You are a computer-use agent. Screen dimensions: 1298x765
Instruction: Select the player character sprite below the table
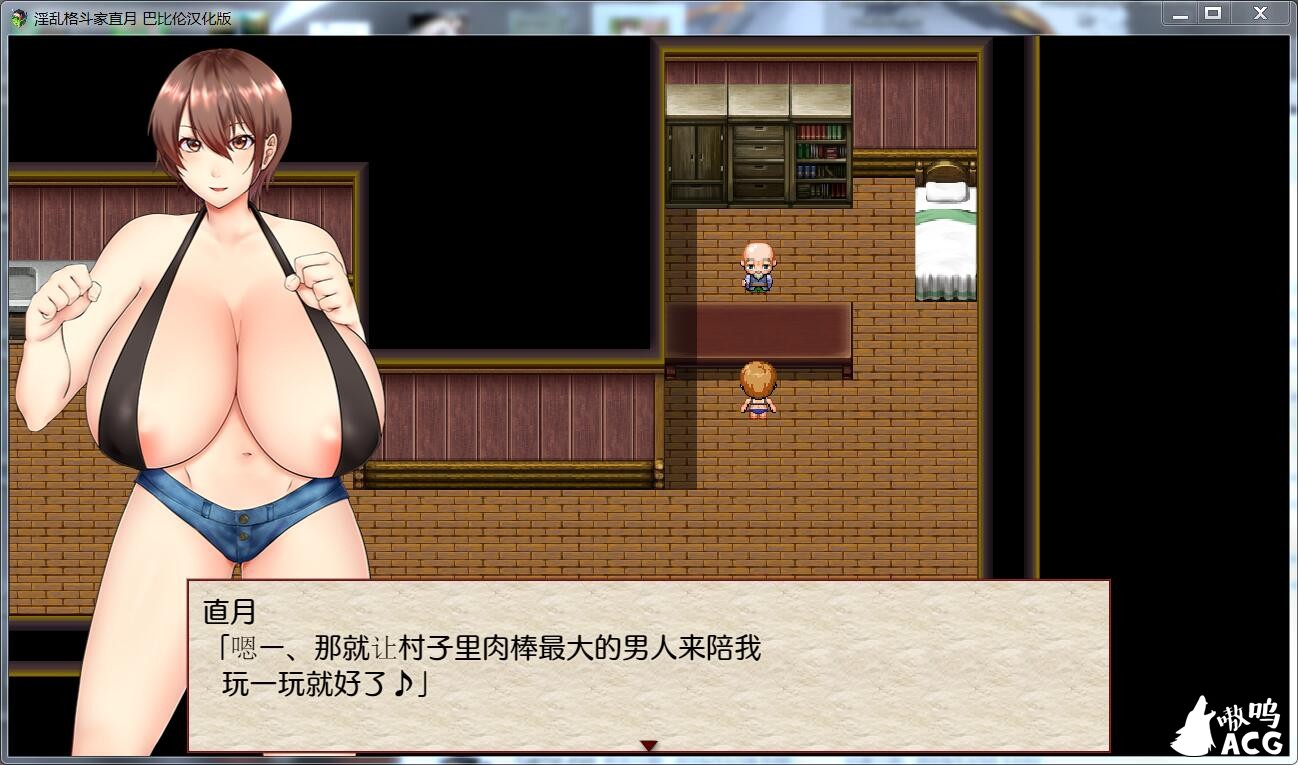click(x=760, y=392)
